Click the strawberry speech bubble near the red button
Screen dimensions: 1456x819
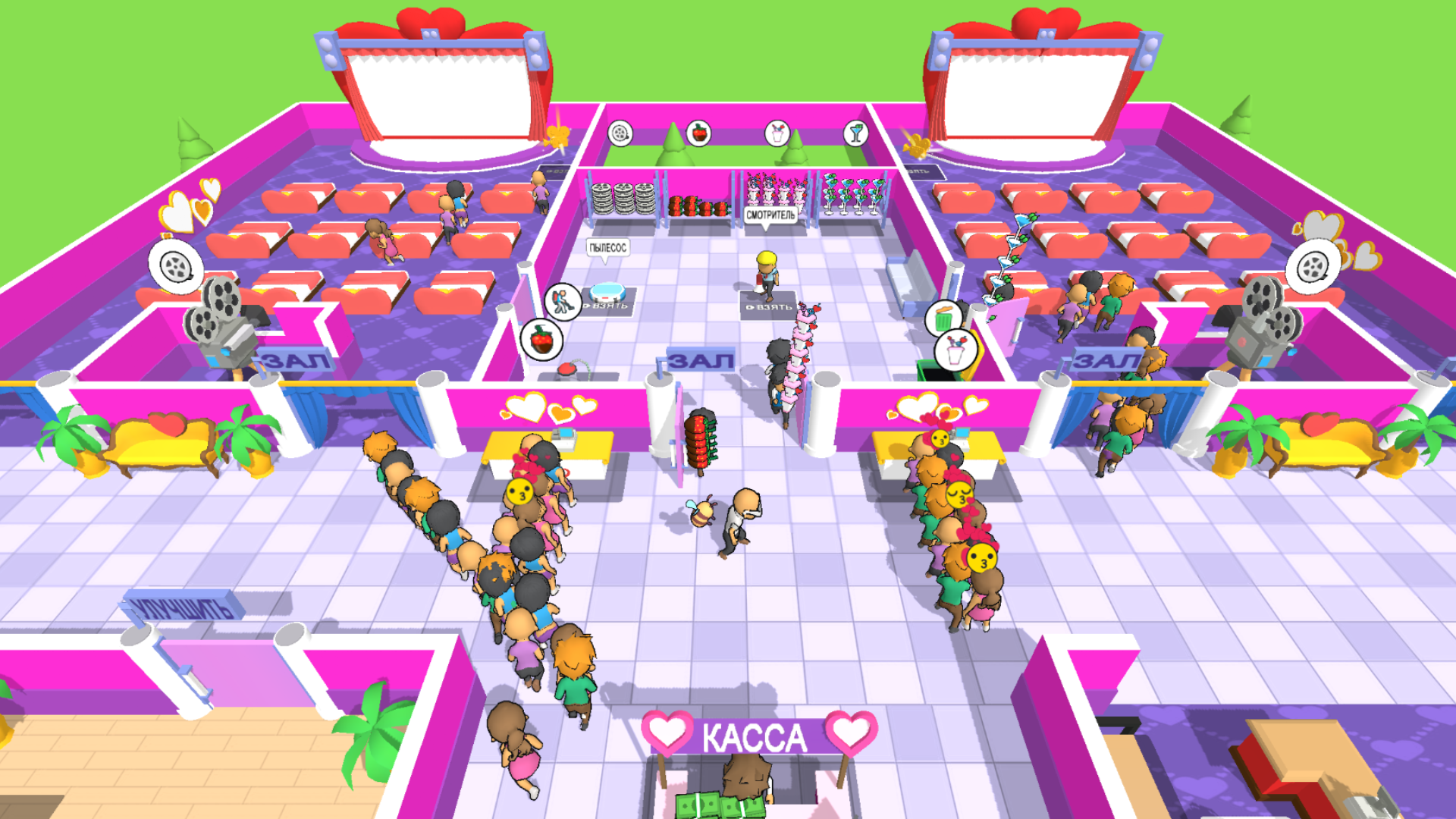[541, 339]
